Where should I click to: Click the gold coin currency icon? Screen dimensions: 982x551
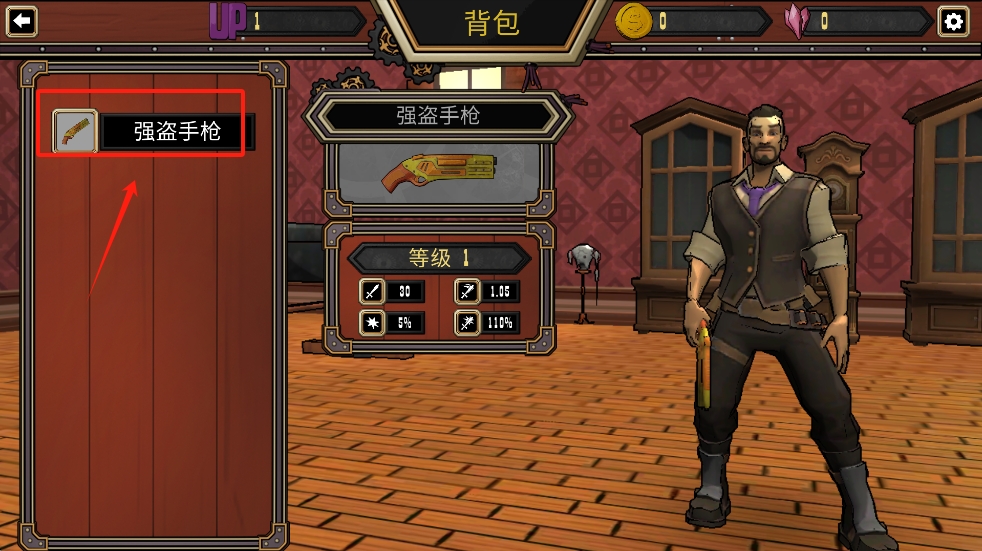(x=633, y=21)
